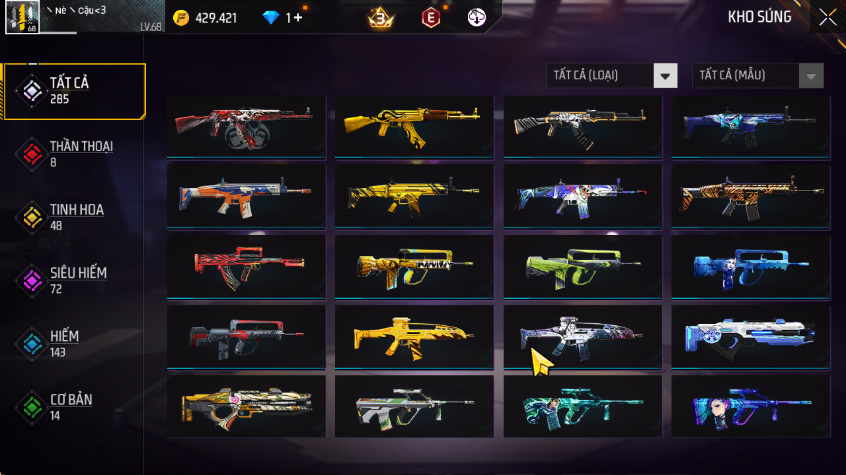Choose the Cơ Bản category tab

[74, 406]
